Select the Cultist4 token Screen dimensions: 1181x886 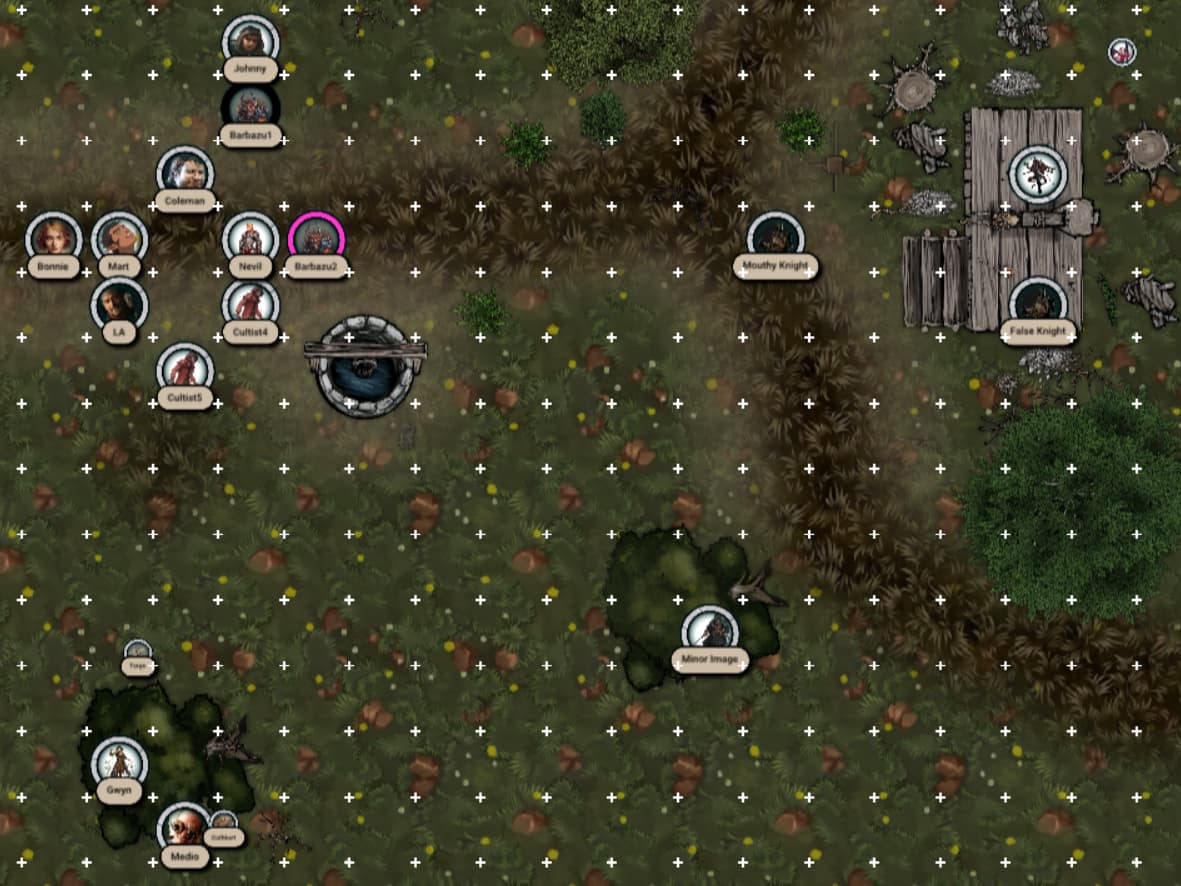tap(250, 304)
